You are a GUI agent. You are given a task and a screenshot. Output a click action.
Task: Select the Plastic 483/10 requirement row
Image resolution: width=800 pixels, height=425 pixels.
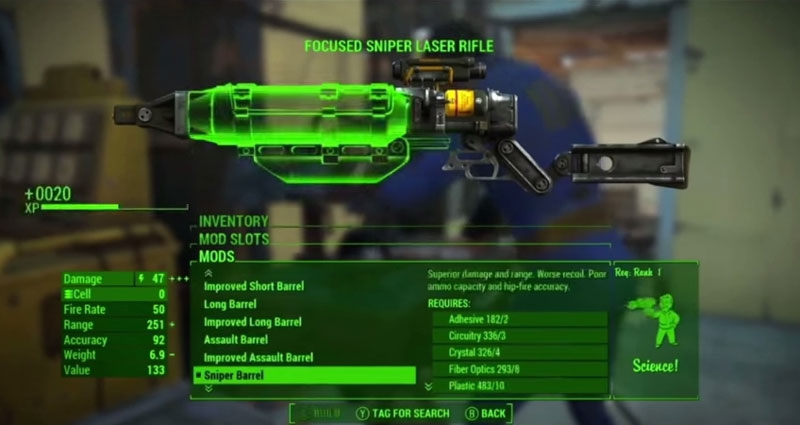click(519, 386)
